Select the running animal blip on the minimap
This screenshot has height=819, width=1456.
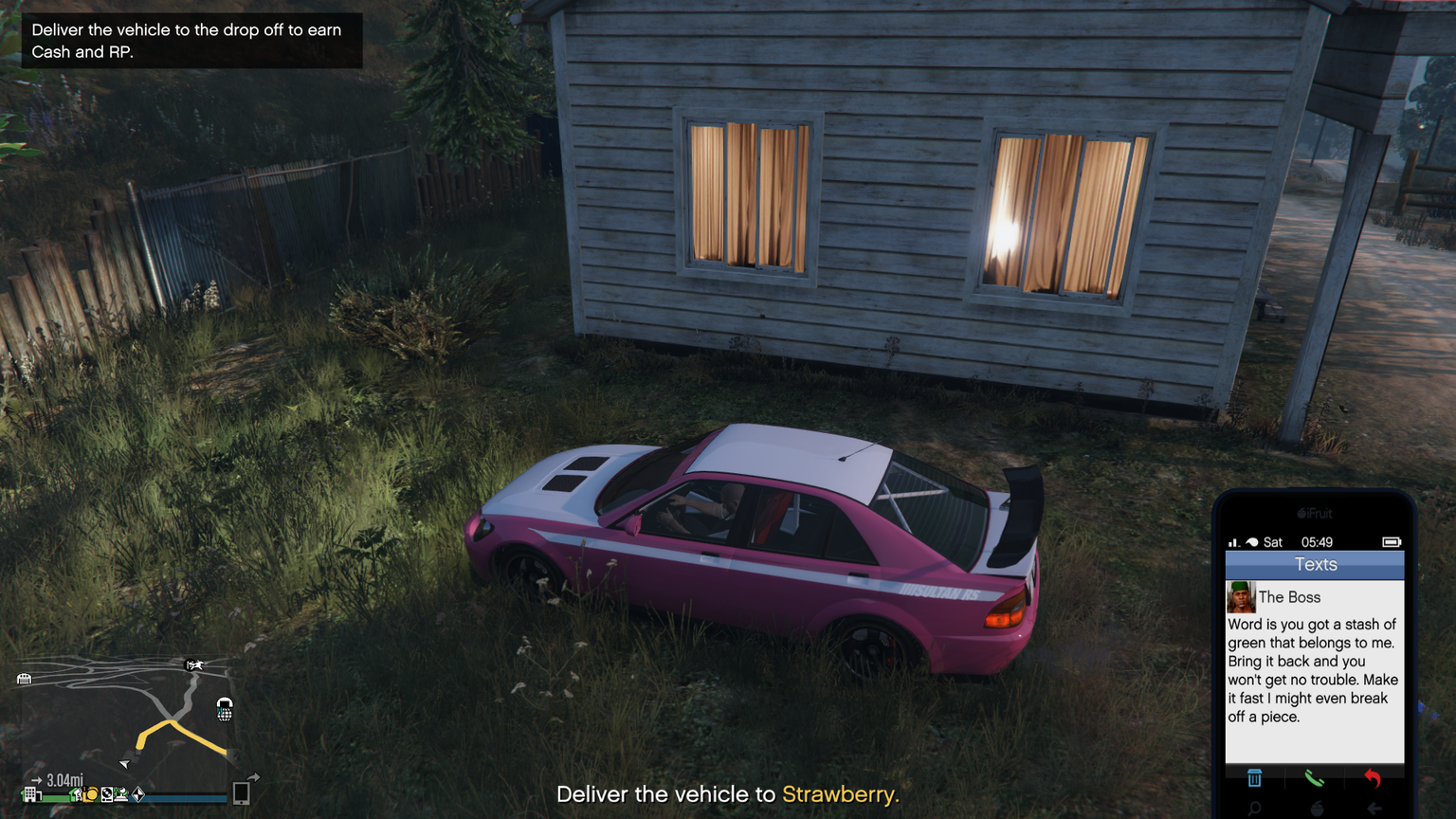(x=193, y=664)
